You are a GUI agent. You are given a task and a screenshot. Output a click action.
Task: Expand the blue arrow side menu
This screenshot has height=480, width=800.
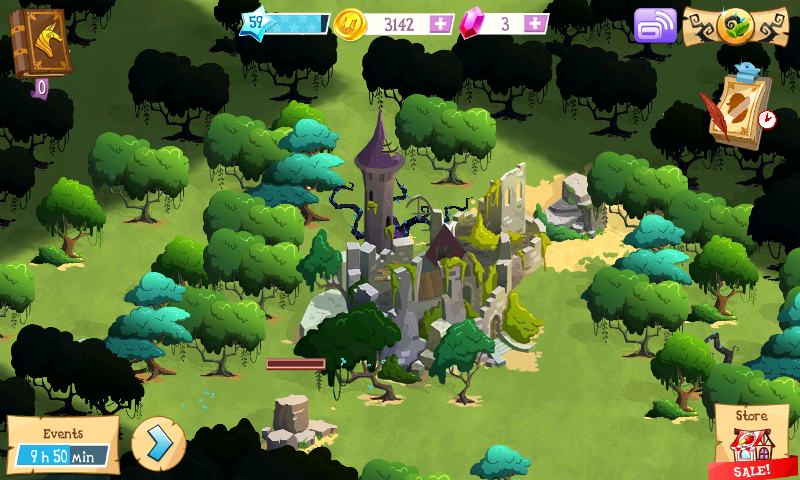pos(158,443)
